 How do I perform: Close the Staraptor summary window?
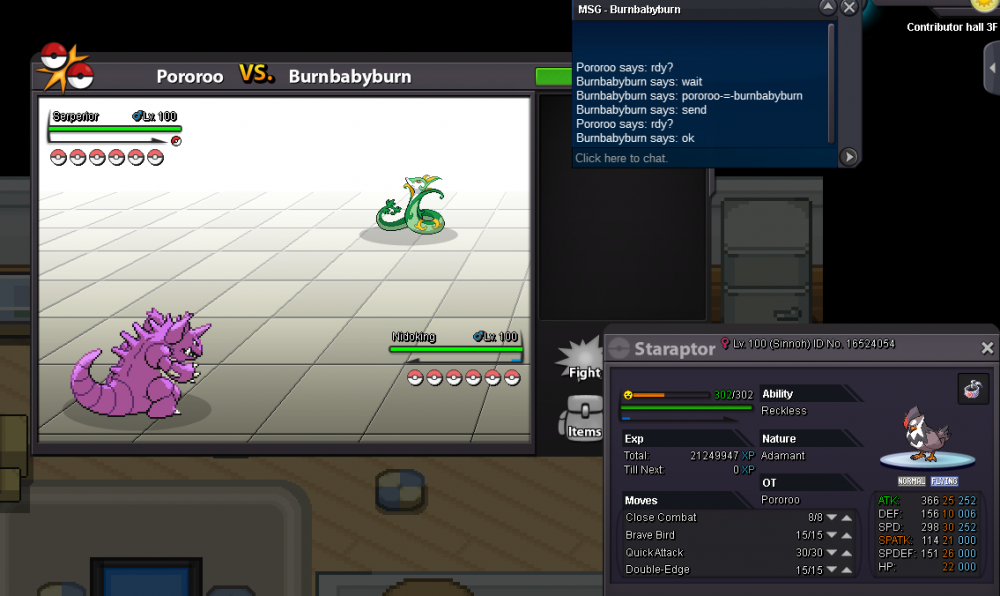click(987, 348)
